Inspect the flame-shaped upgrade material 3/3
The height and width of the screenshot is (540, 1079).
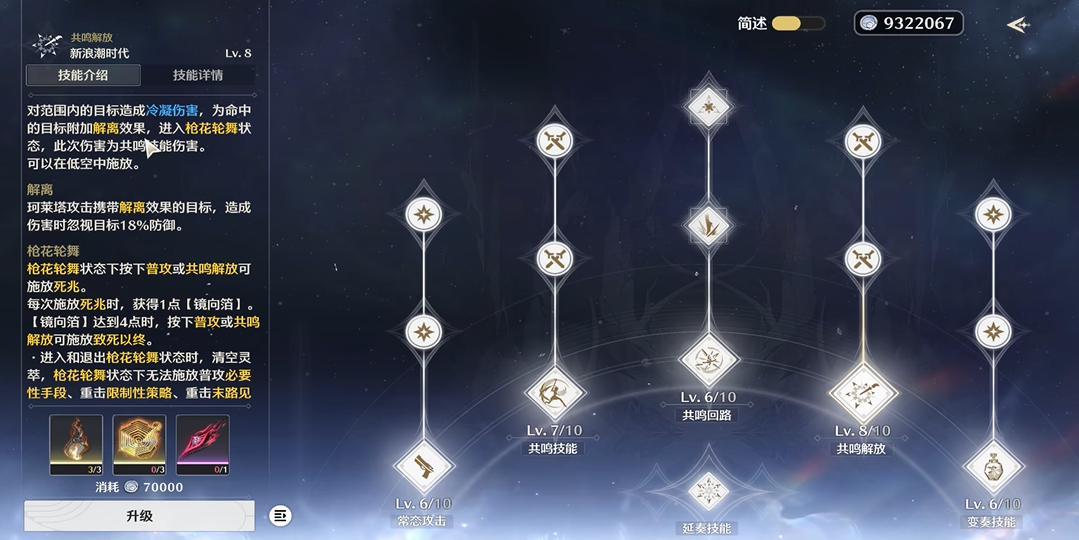[76, 441]
